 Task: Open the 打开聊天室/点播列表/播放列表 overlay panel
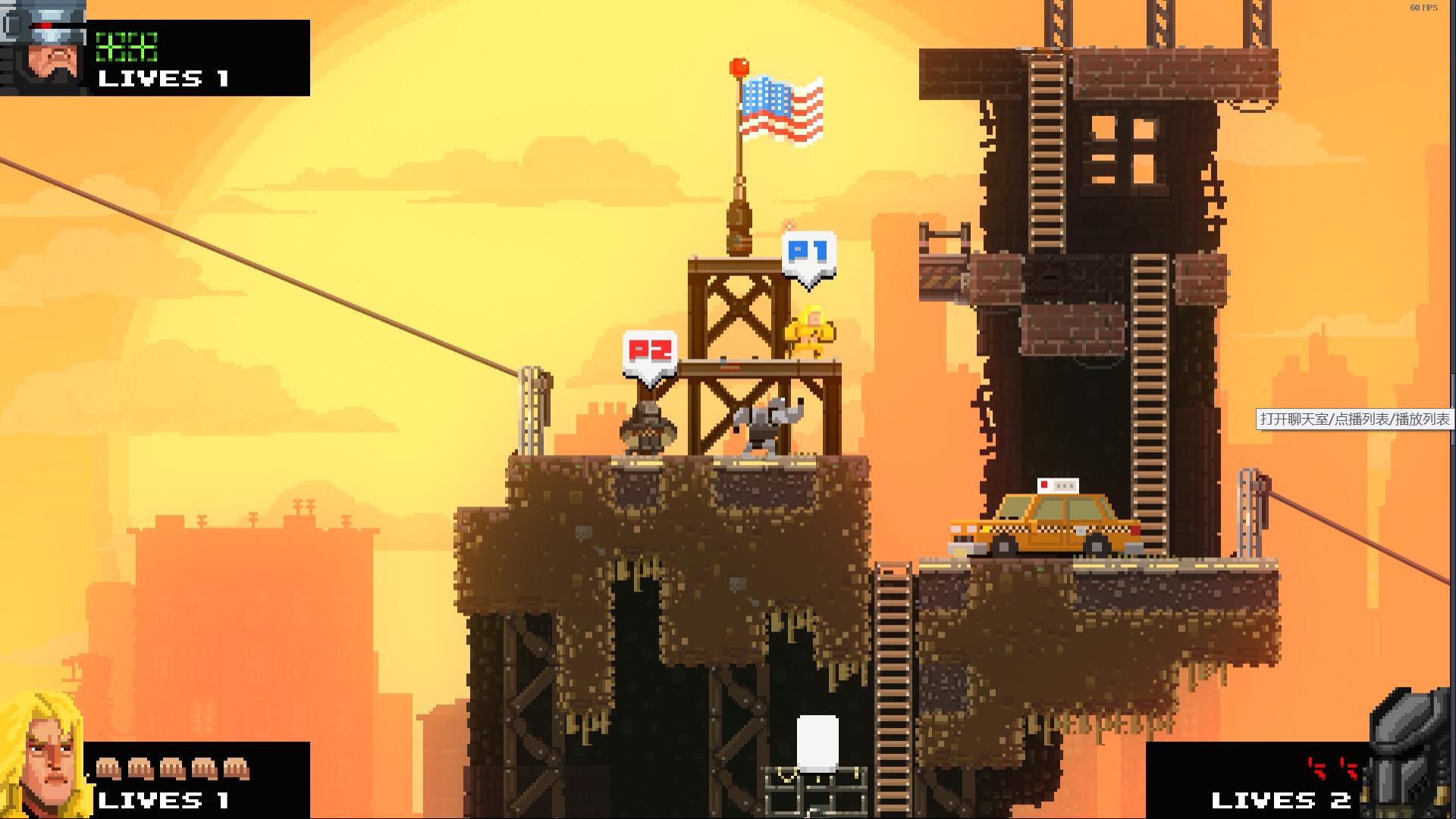[x=1354, y=419]
